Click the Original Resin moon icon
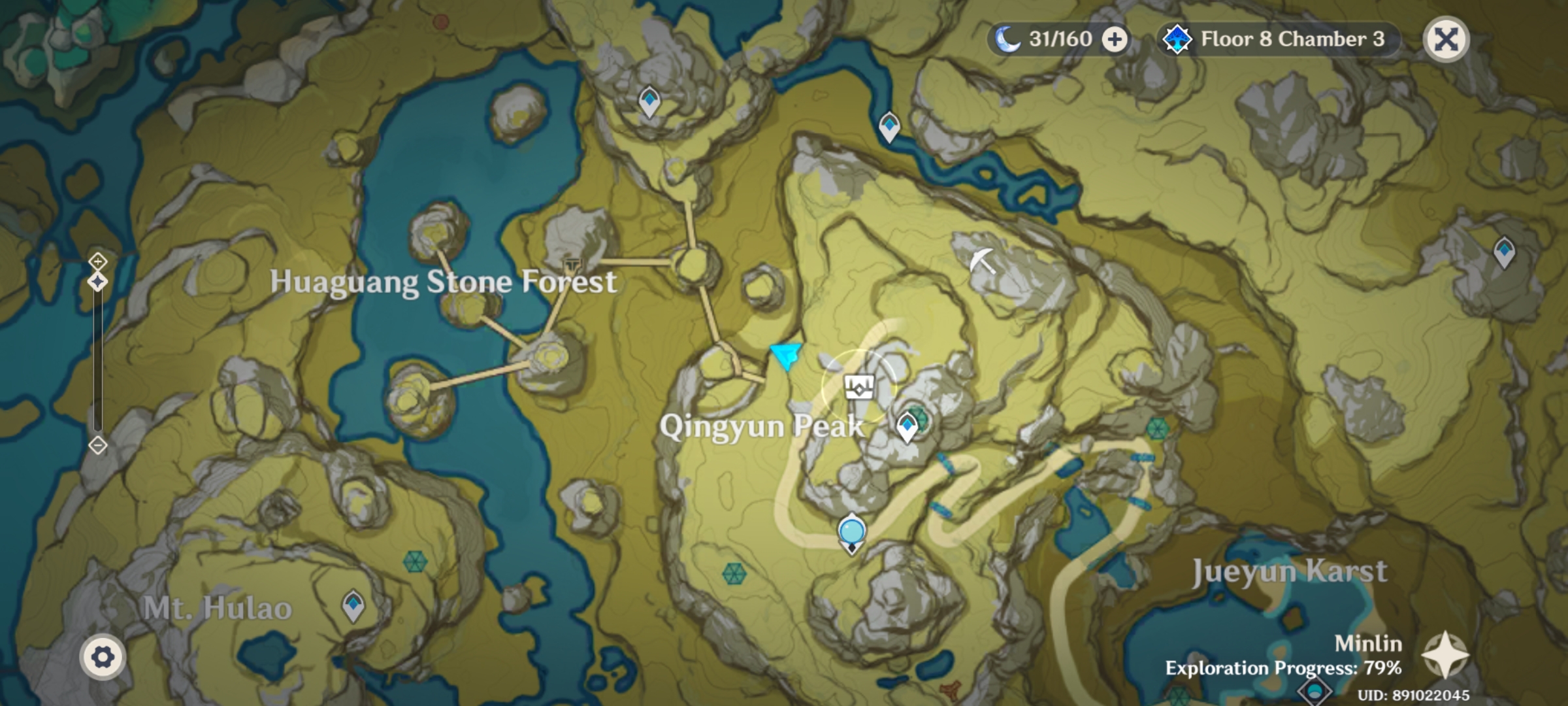The height and width of the screenshot is (706, 1568). [x=1006, y=38]
